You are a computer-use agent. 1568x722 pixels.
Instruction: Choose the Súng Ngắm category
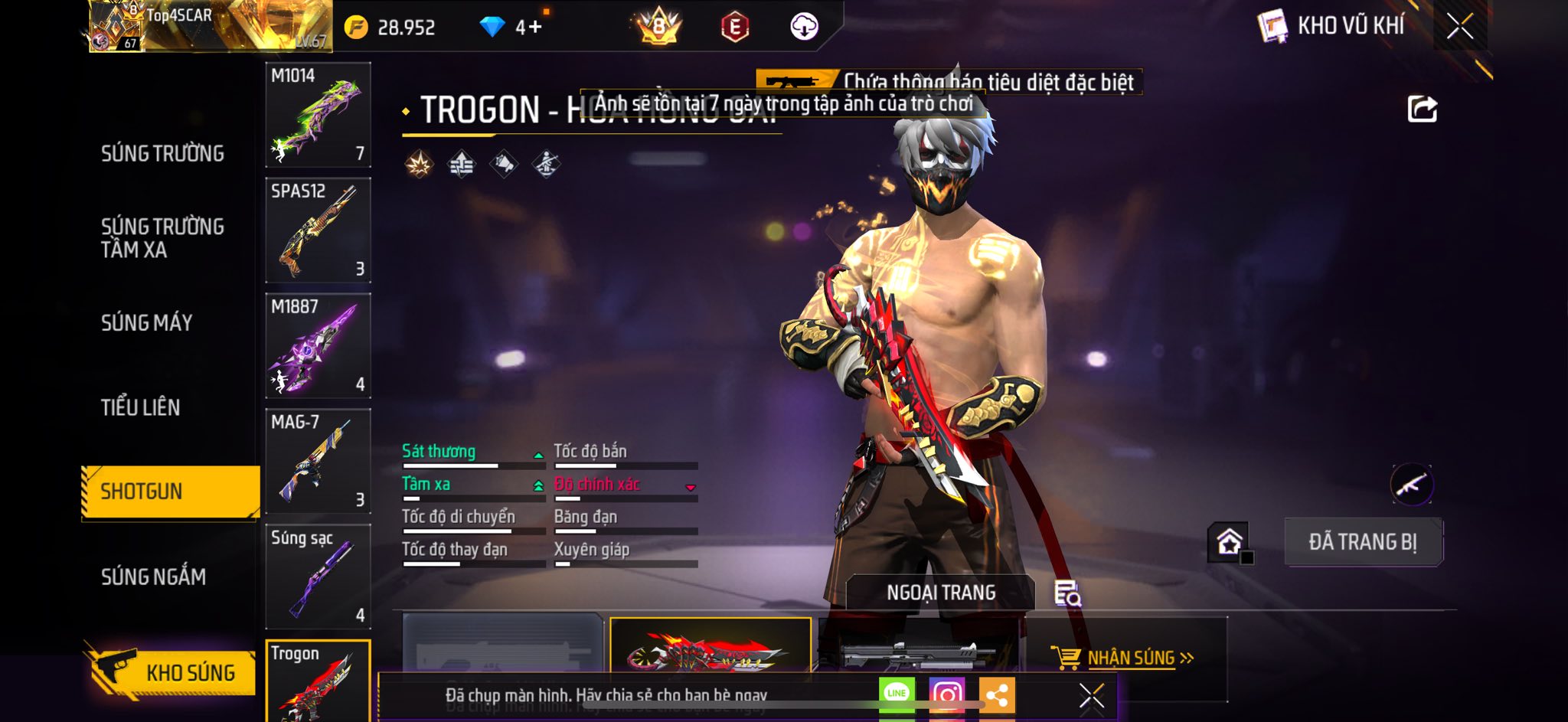[x=153, y=577]
